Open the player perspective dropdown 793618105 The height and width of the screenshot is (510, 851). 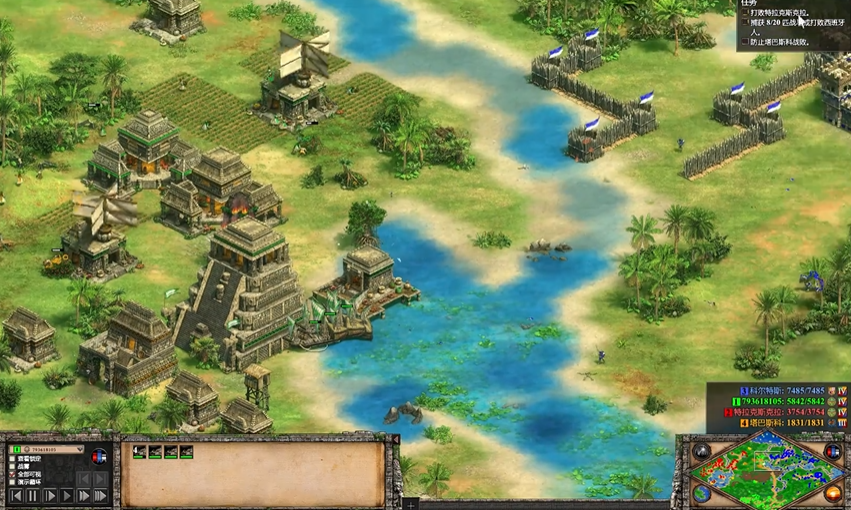click(x=48, y=450)
